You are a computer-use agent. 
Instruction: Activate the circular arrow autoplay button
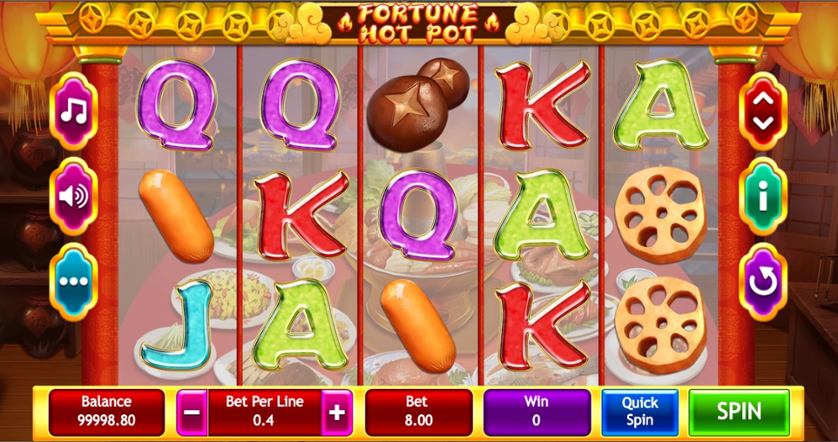[763, 282]
